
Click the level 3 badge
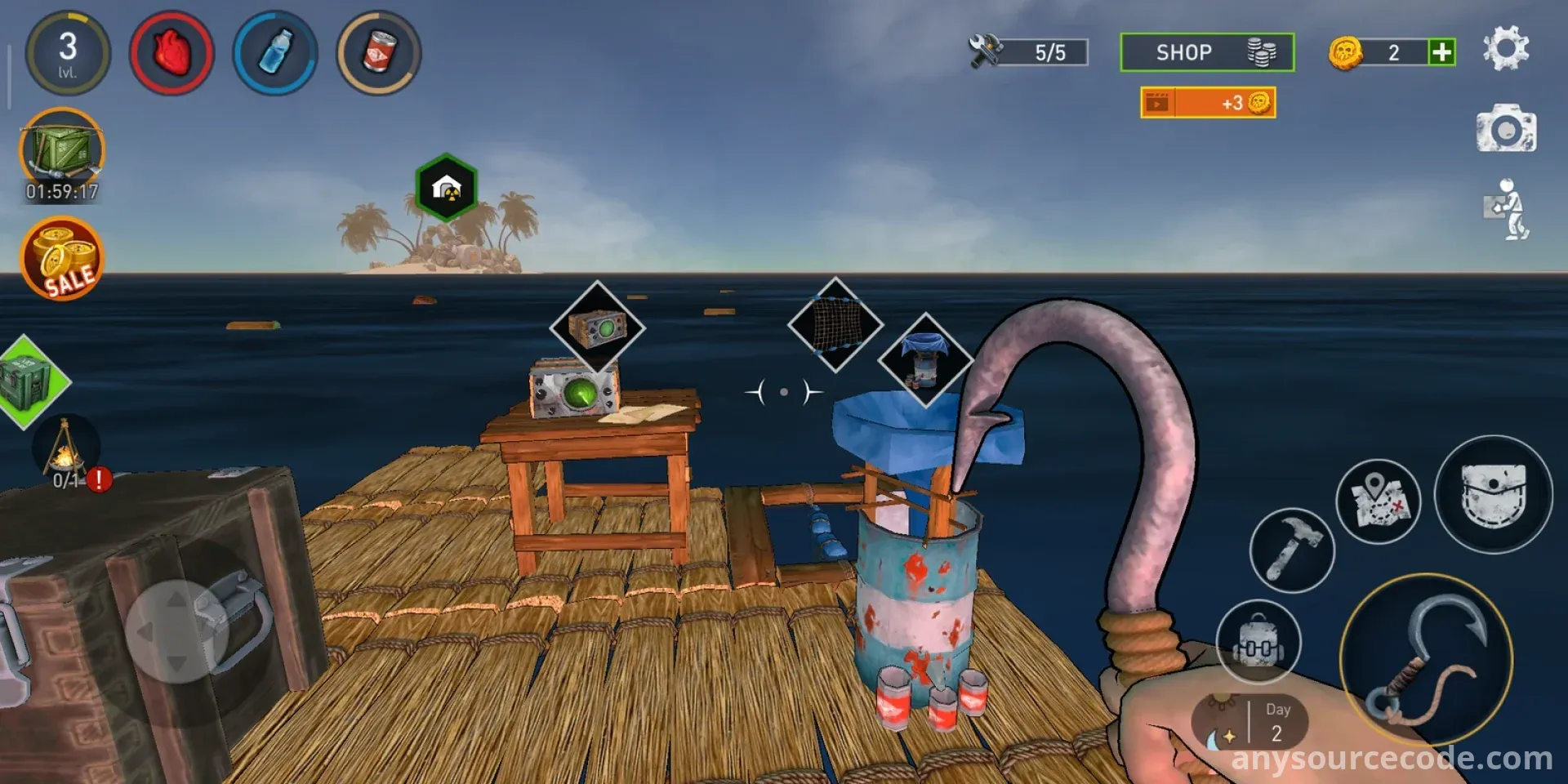coord(68,53)
